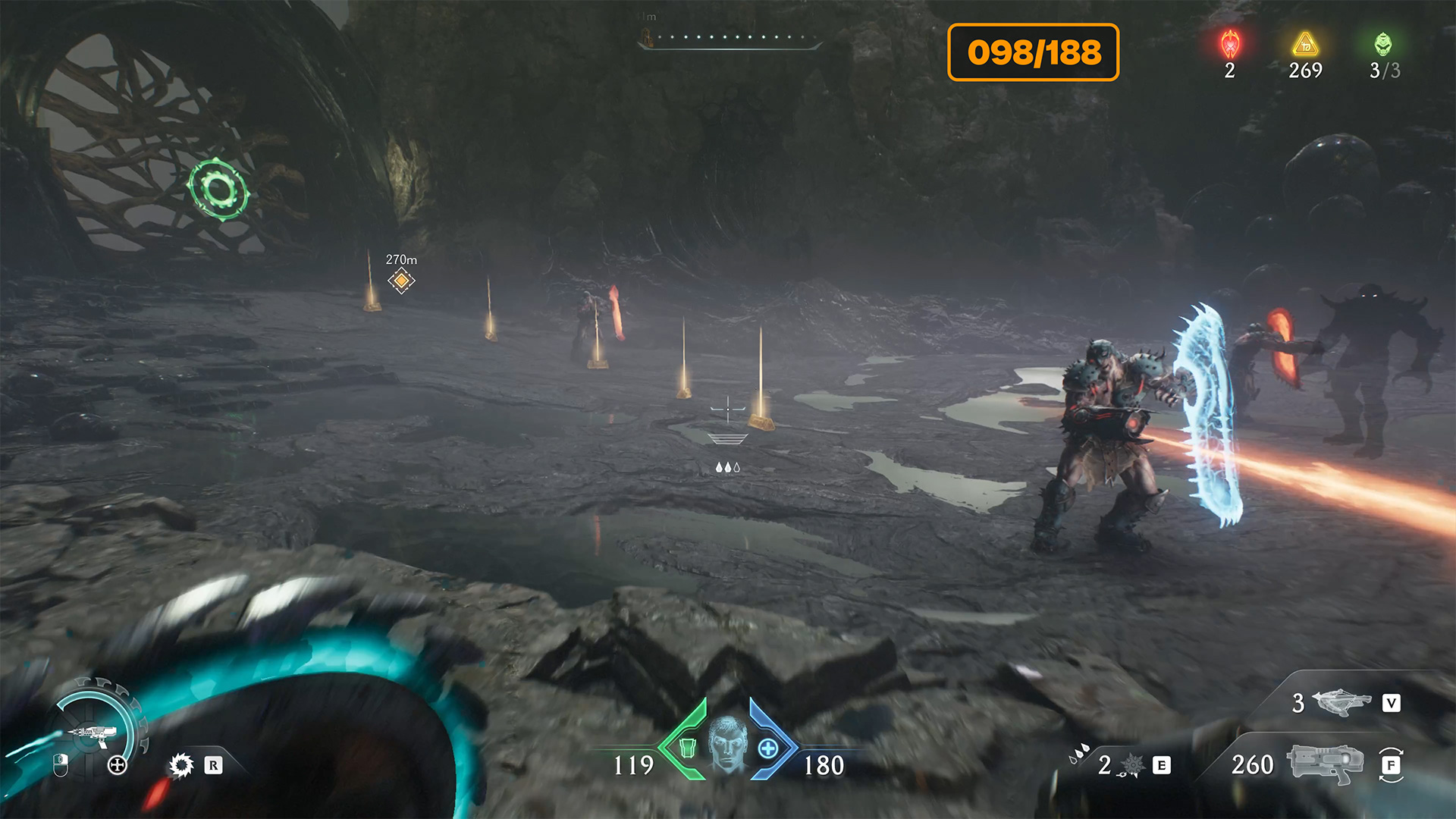
Task: Select the blue health cross icon
Action: point(767,748)
